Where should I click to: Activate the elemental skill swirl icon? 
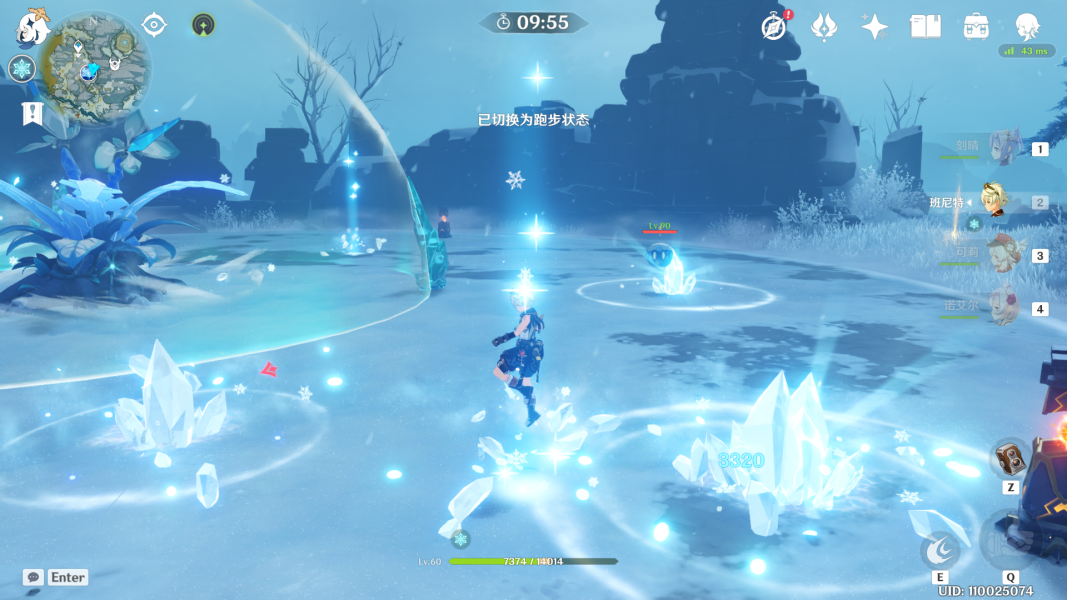(940, 549)
